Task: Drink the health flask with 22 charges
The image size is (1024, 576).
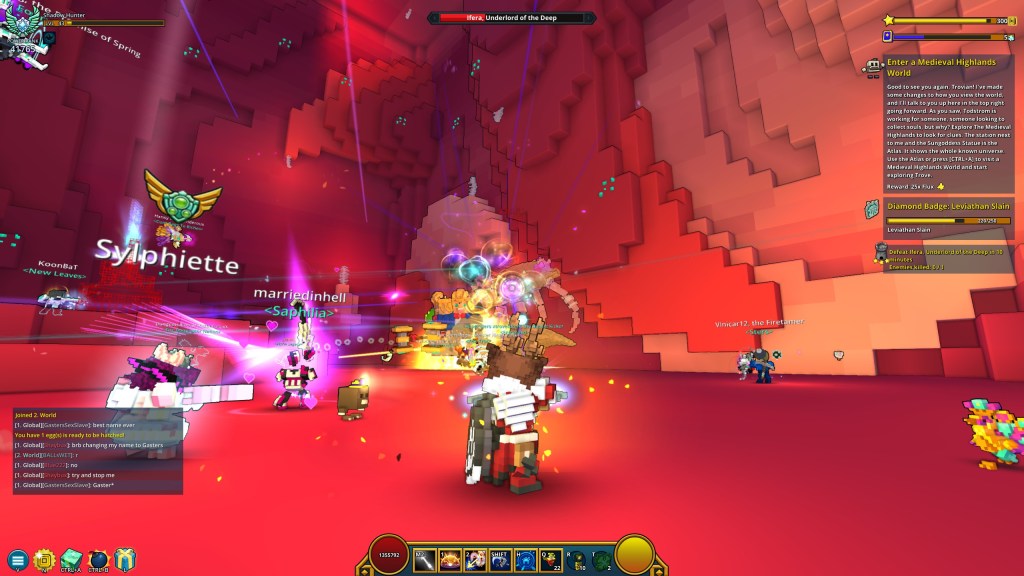Action: (551, 557)
